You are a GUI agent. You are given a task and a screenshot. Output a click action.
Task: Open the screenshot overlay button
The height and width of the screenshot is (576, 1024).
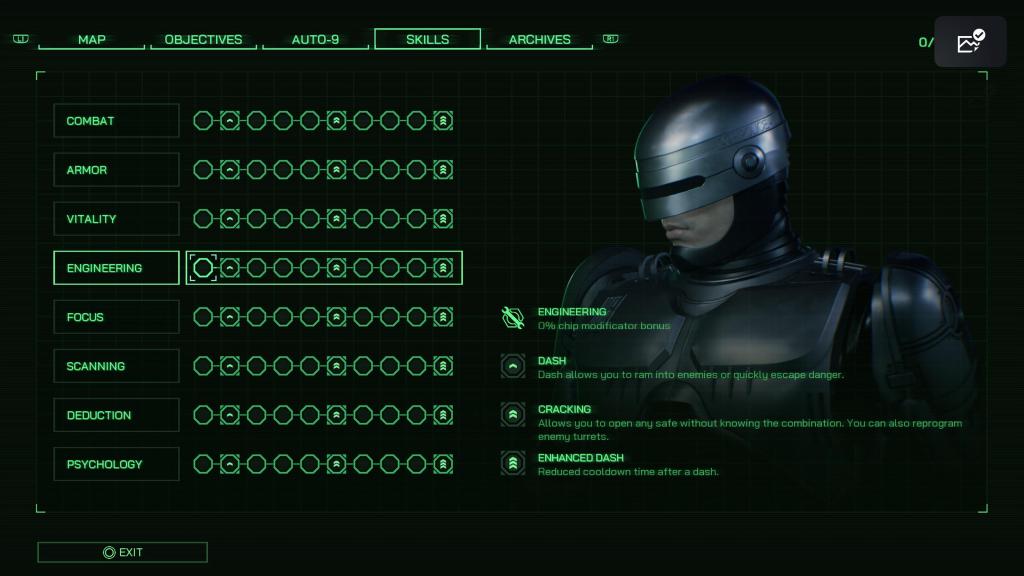pyautogui.click(x=970, y=42)
